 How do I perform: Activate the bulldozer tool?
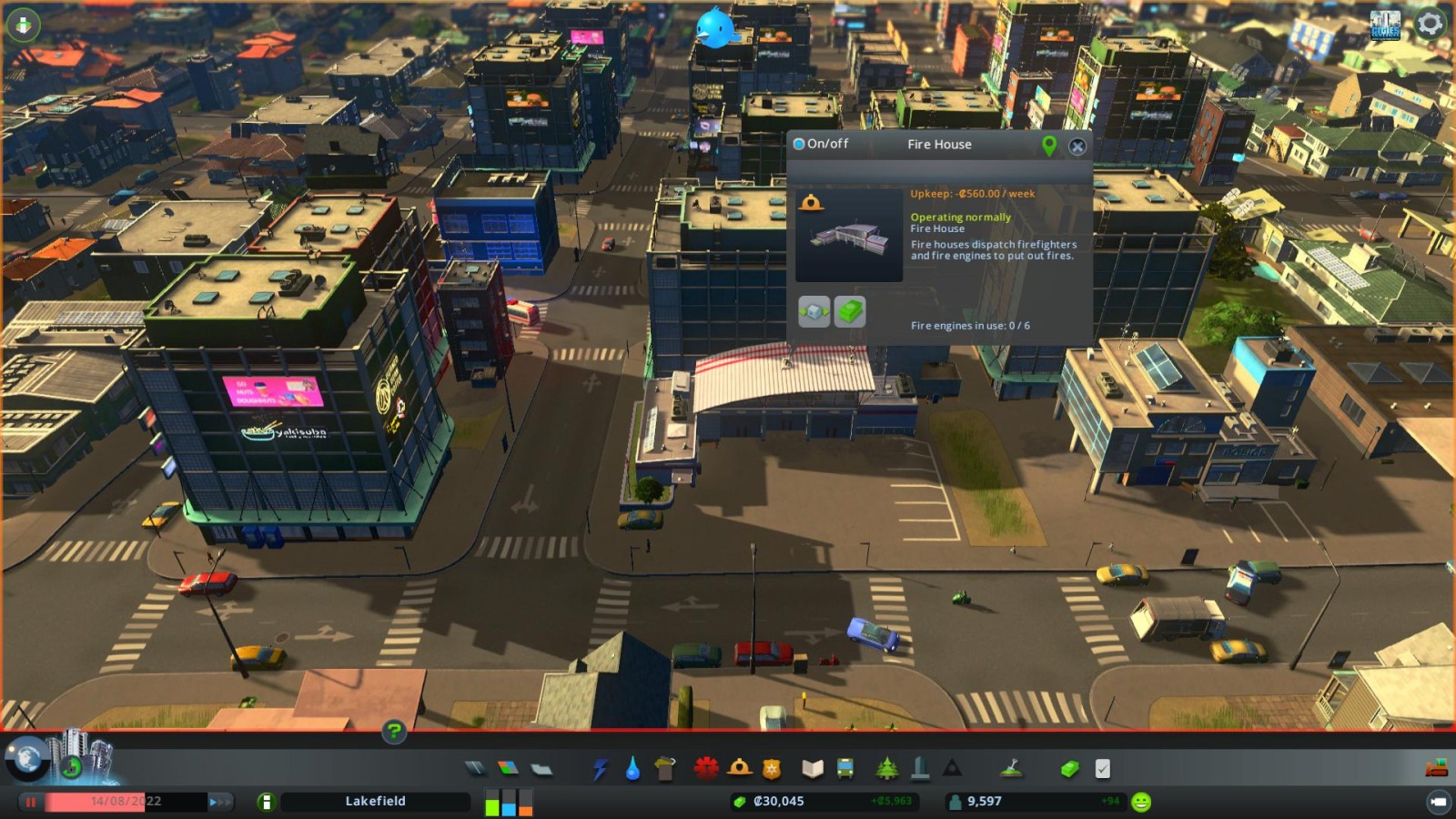[x=1436, y=769]
